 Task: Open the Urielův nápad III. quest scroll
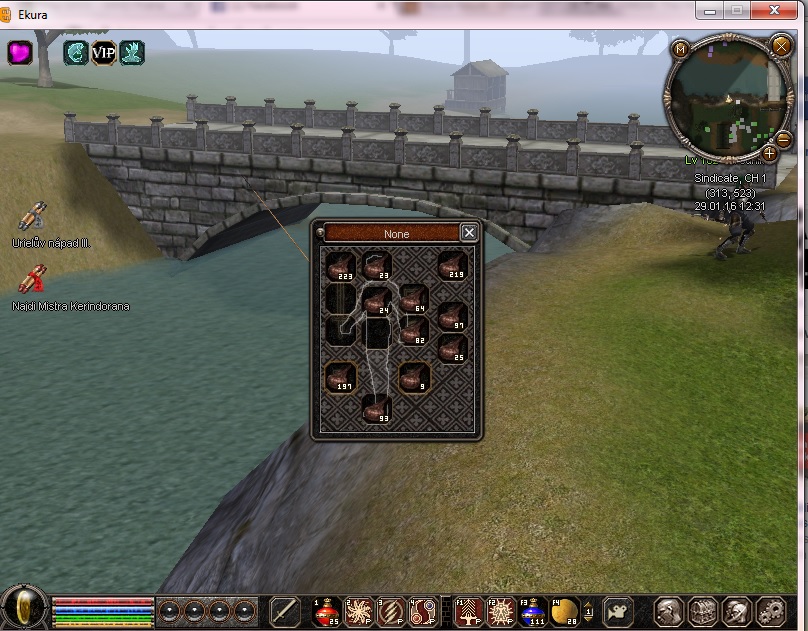(x=31, y=217)
